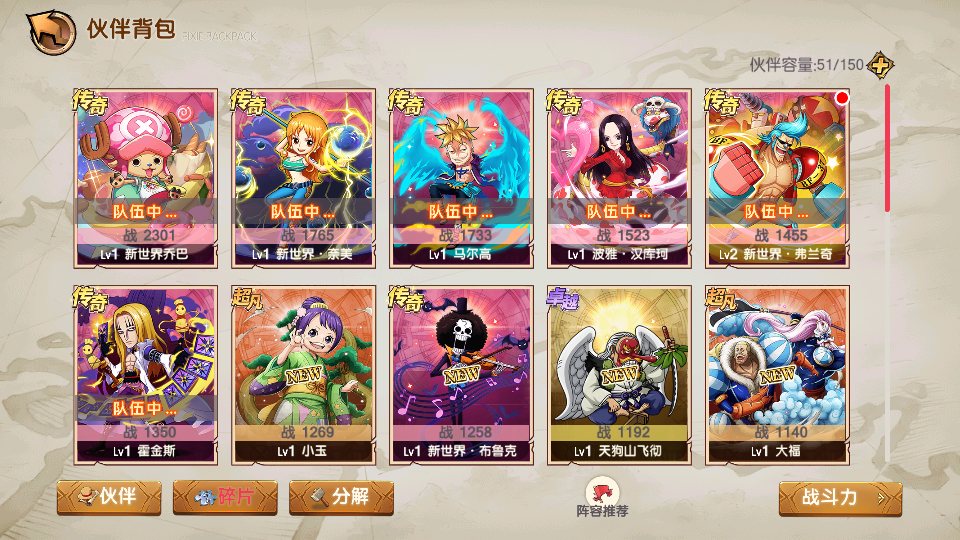Select the 大福 partner card
This screenshot has width=960, height=540.
(x=778, y=375)
